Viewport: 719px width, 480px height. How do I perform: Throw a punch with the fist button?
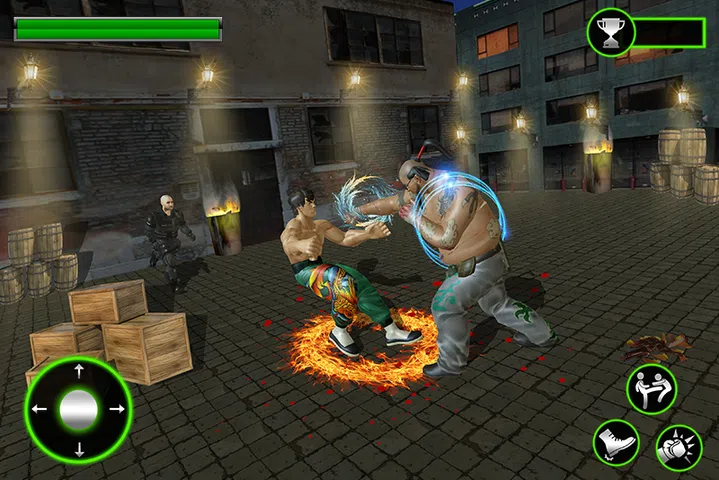point(679,447)
